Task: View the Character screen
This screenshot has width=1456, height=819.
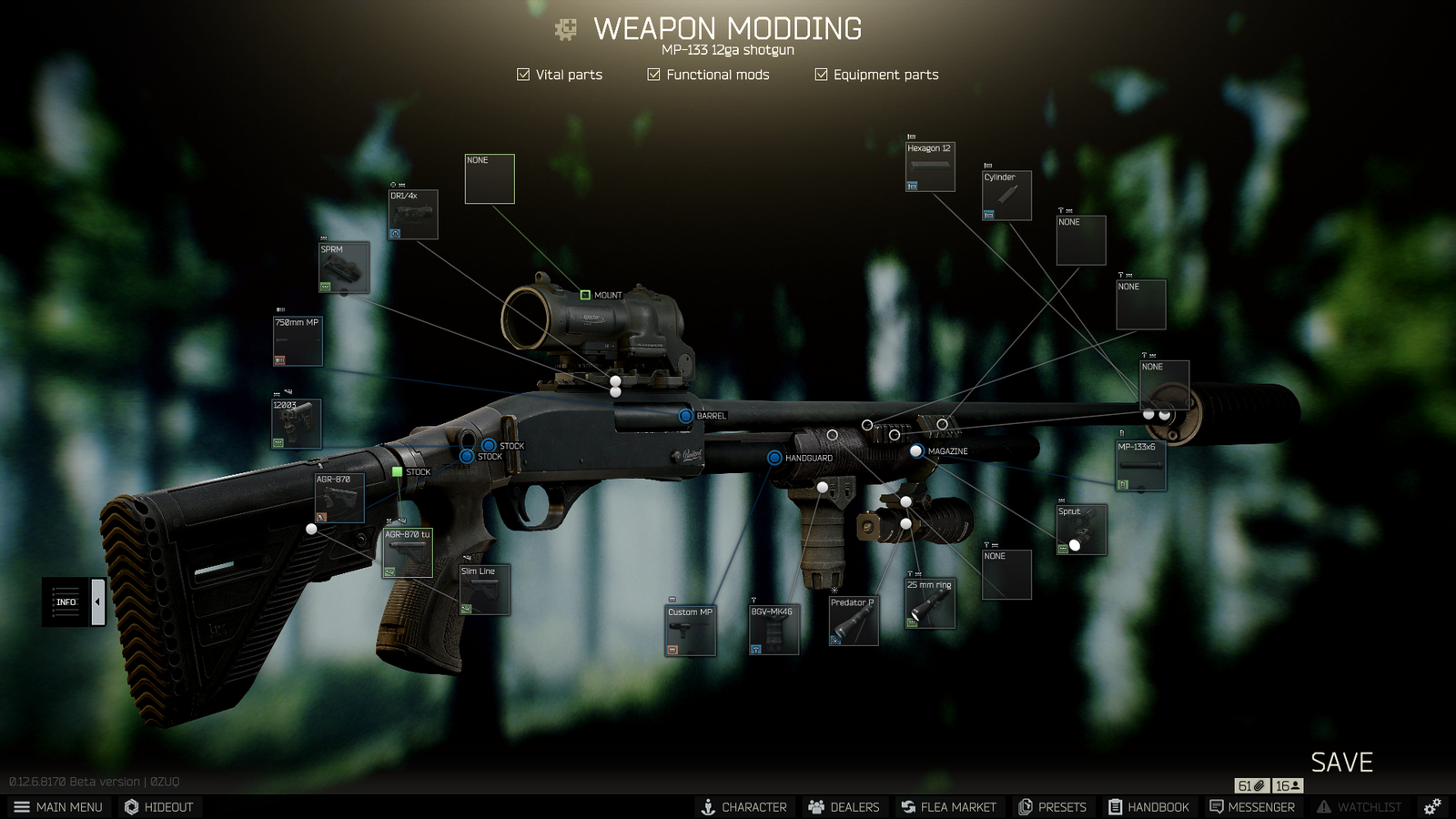Action: [744, 806]
